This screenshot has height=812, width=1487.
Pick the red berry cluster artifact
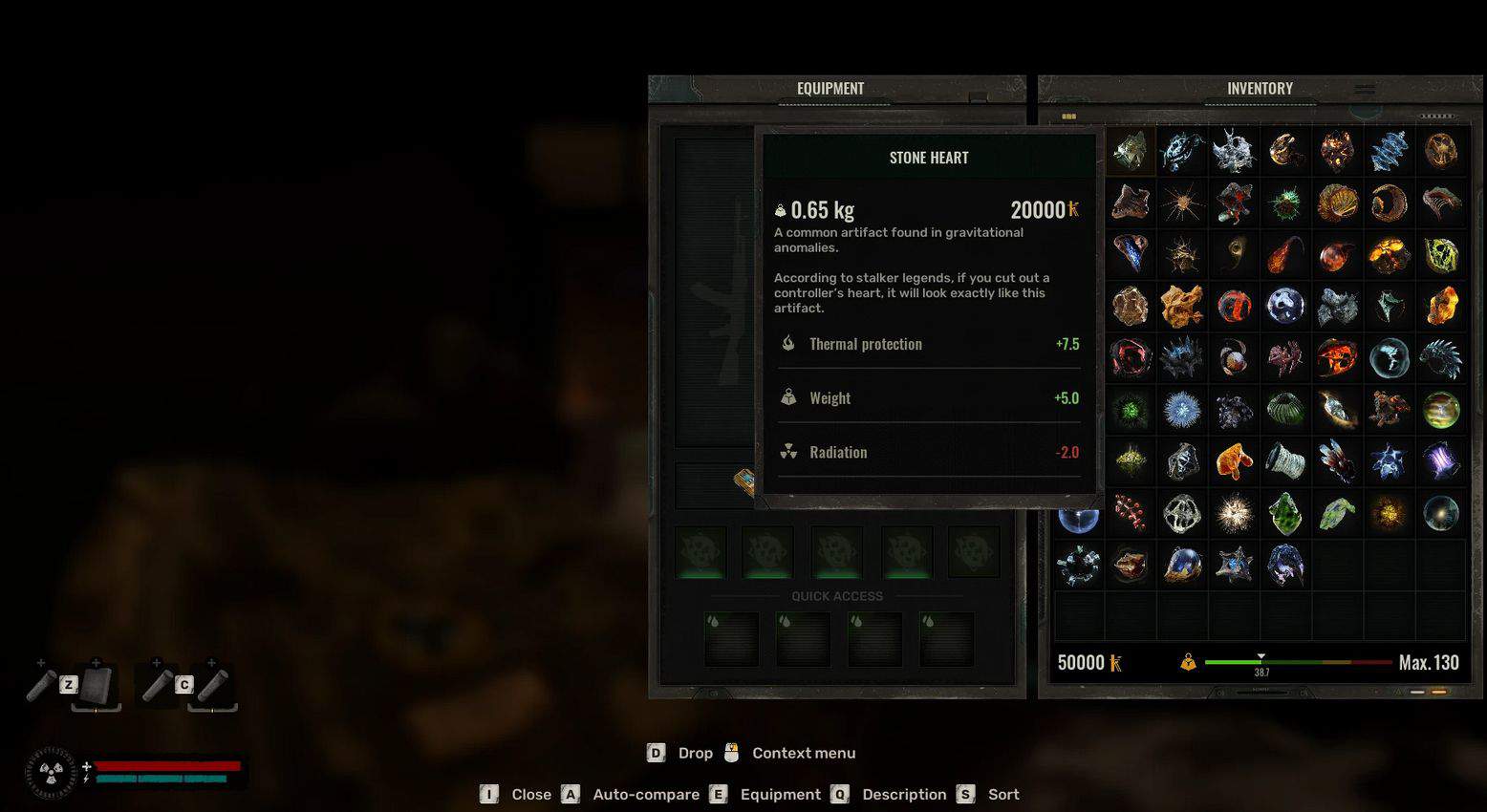point(1130,513)
